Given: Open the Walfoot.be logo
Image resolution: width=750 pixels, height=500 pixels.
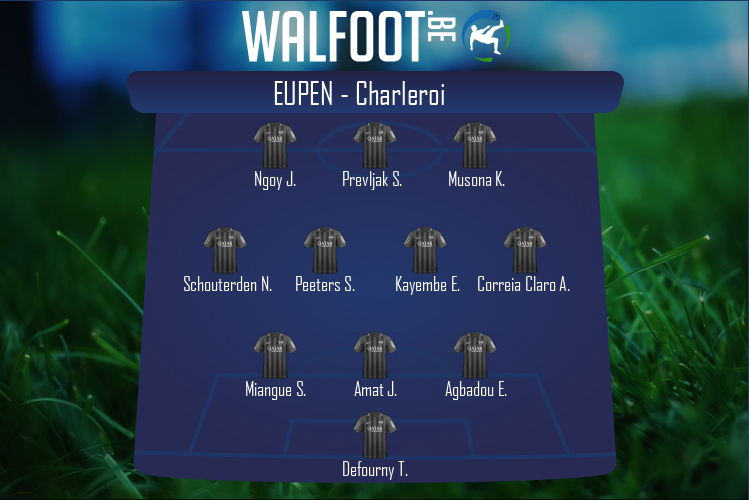Looking at the screenshot, I should pyautogui.click(x=375, y=35).
